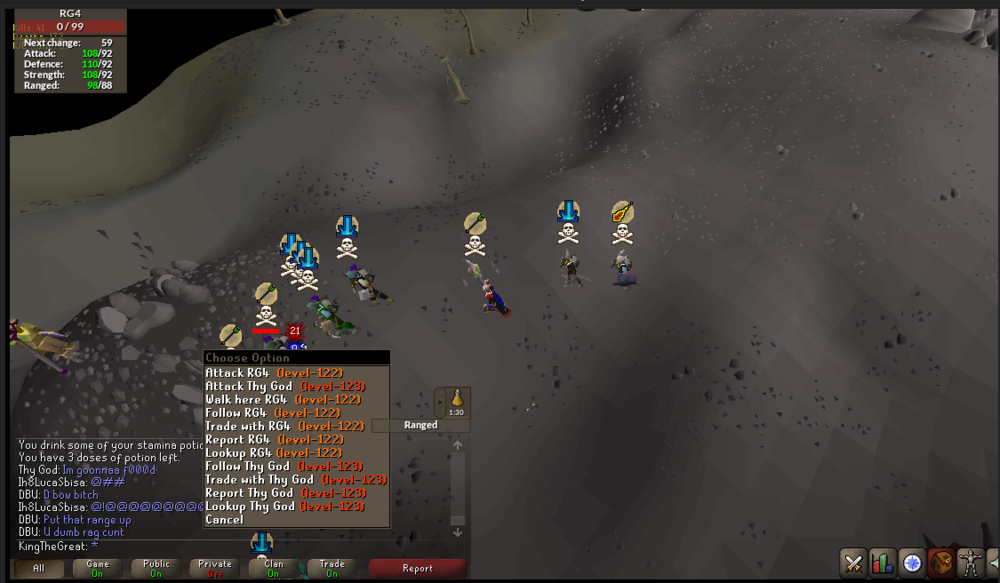Choose Follow Thy God
The height and width of the screenshot is (583, 1000).
[x=281, y=466]
